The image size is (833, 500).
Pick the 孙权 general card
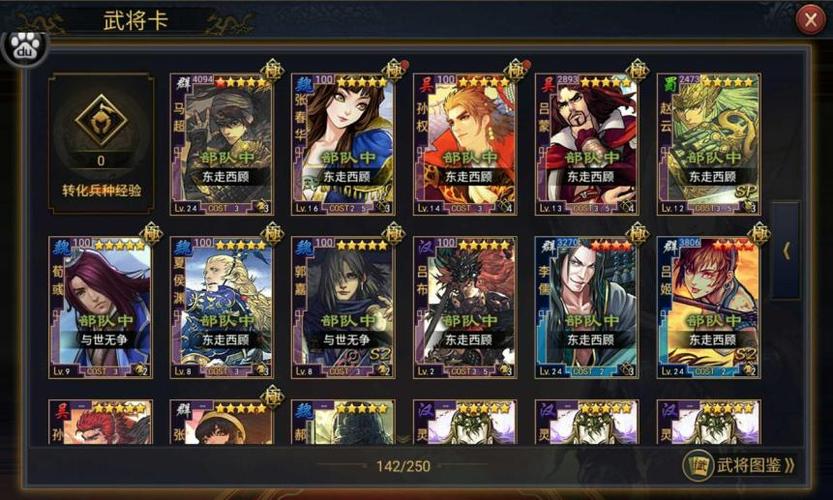(465, 144)
